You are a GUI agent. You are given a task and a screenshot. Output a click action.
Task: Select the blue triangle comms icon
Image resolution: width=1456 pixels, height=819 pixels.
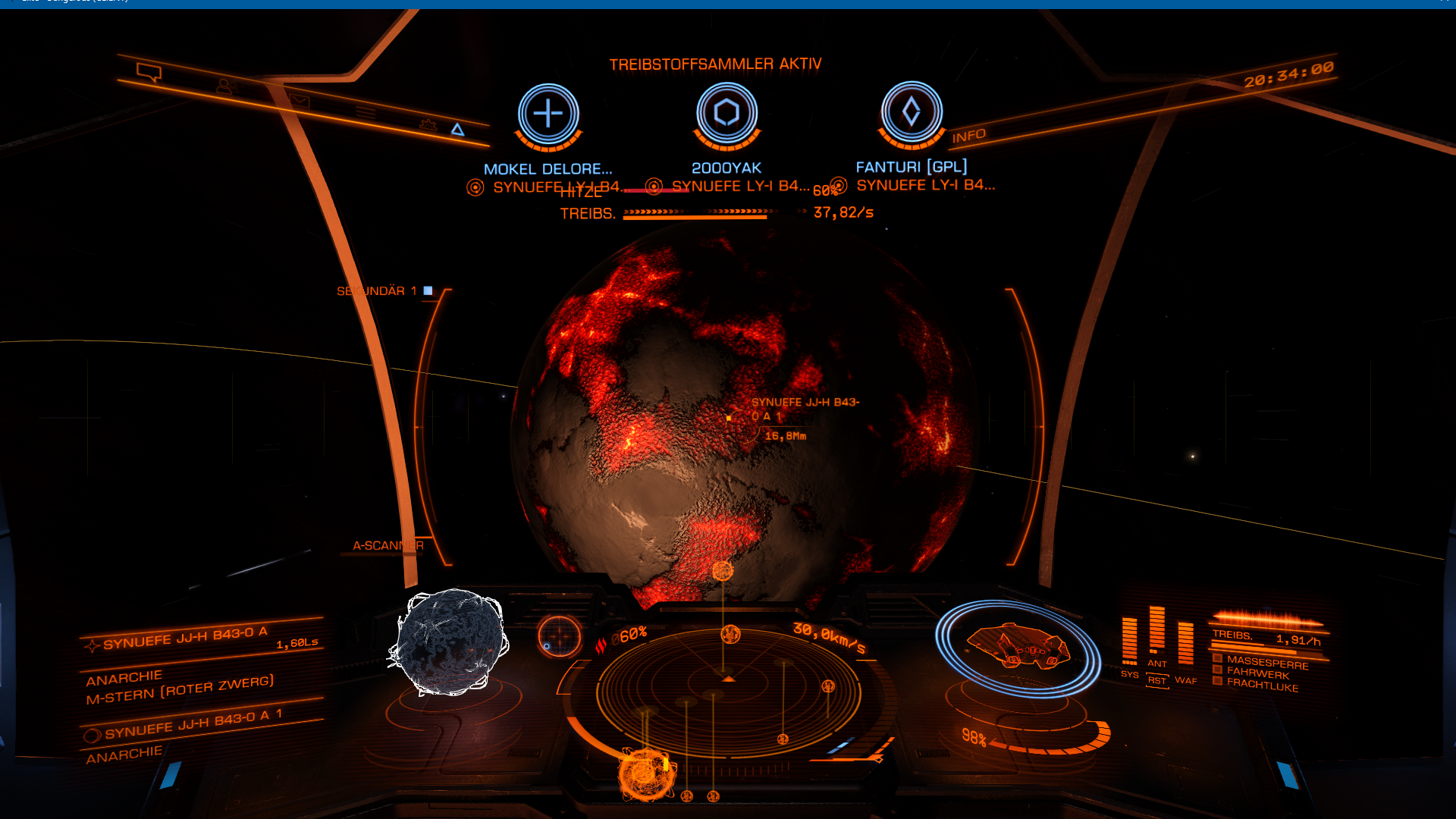coord(457,130)
